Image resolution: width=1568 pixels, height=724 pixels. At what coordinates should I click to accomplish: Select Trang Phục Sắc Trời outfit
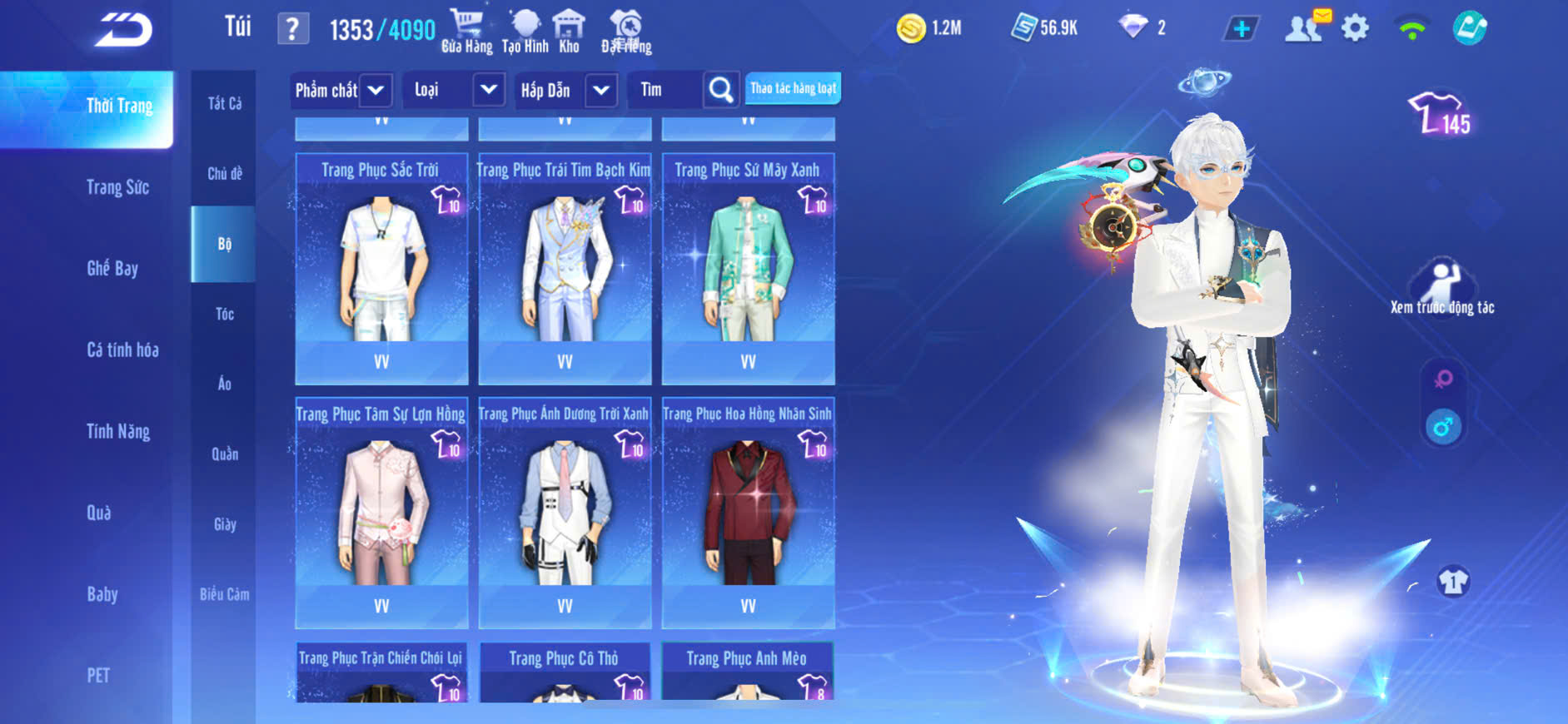point(381,268)
